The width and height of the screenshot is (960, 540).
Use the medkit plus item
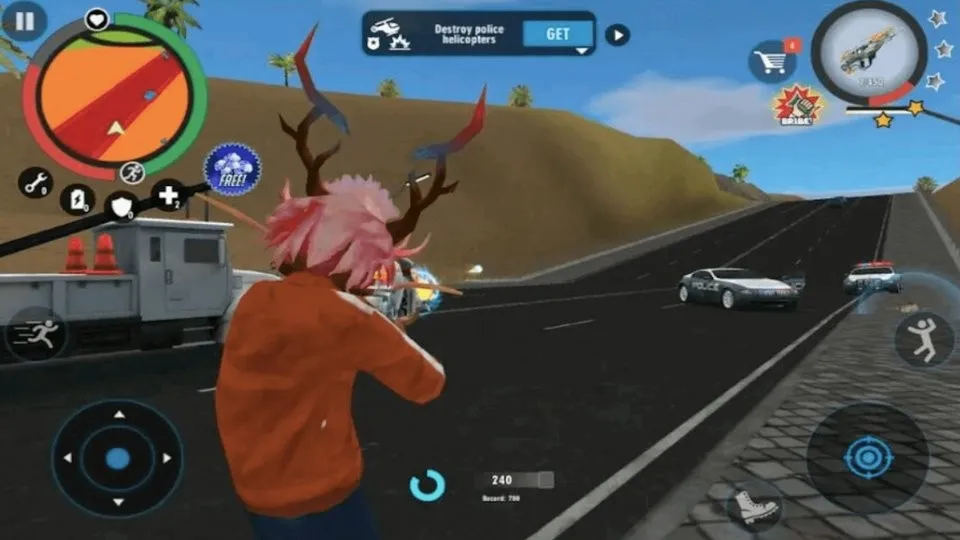(167, 194)
